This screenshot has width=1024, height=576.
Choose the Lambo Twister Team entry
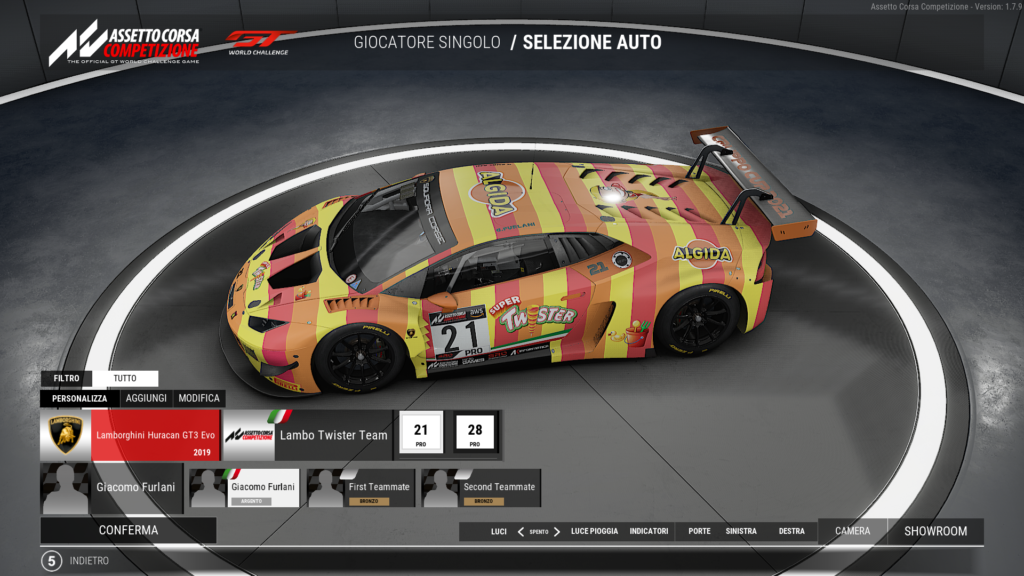tap(306, 436)
